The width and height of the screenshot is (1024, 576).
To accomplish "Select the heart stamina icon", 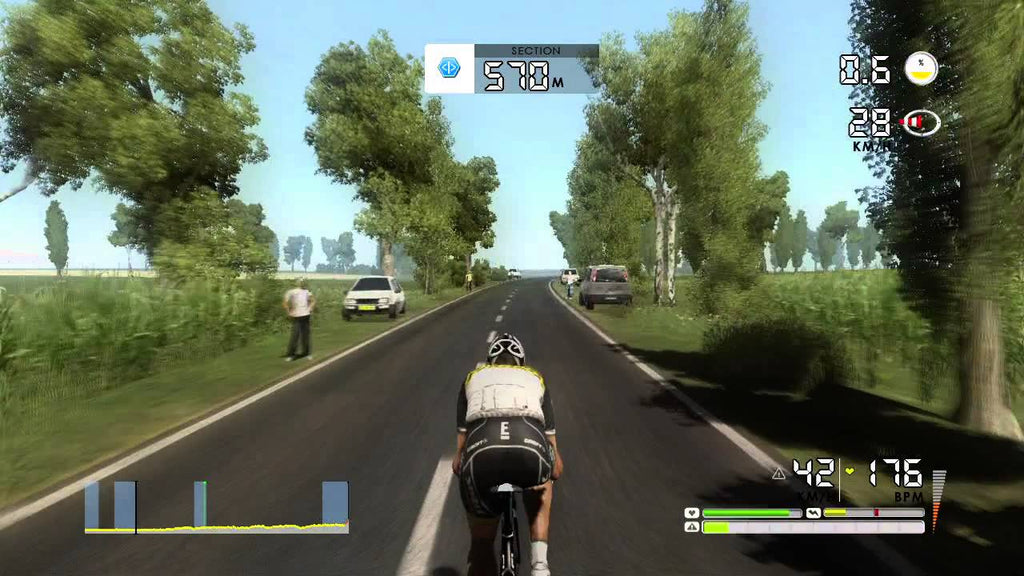I will pos(692,513).
